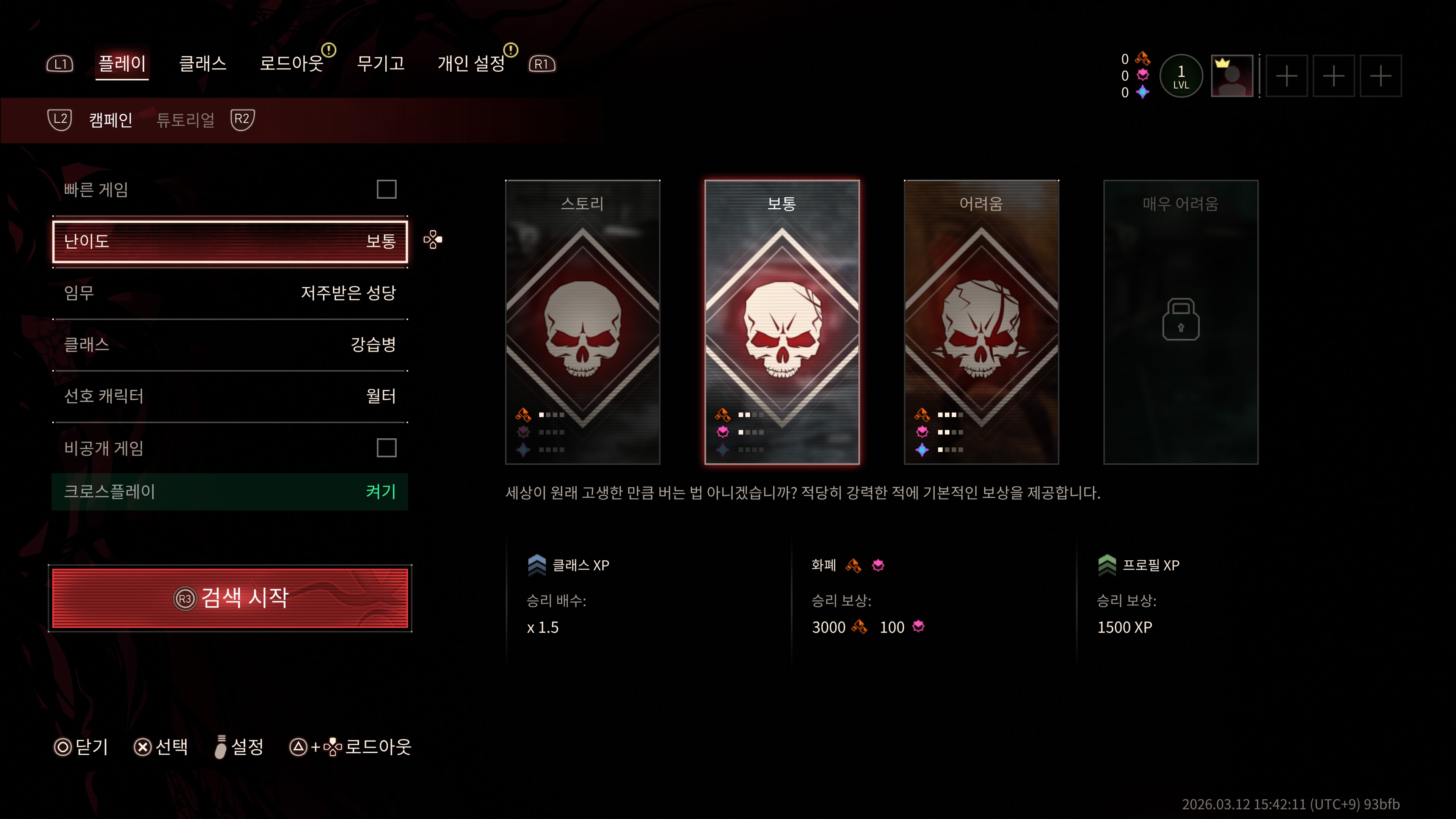Select the 난이도 setting row

tap(229, 242)
